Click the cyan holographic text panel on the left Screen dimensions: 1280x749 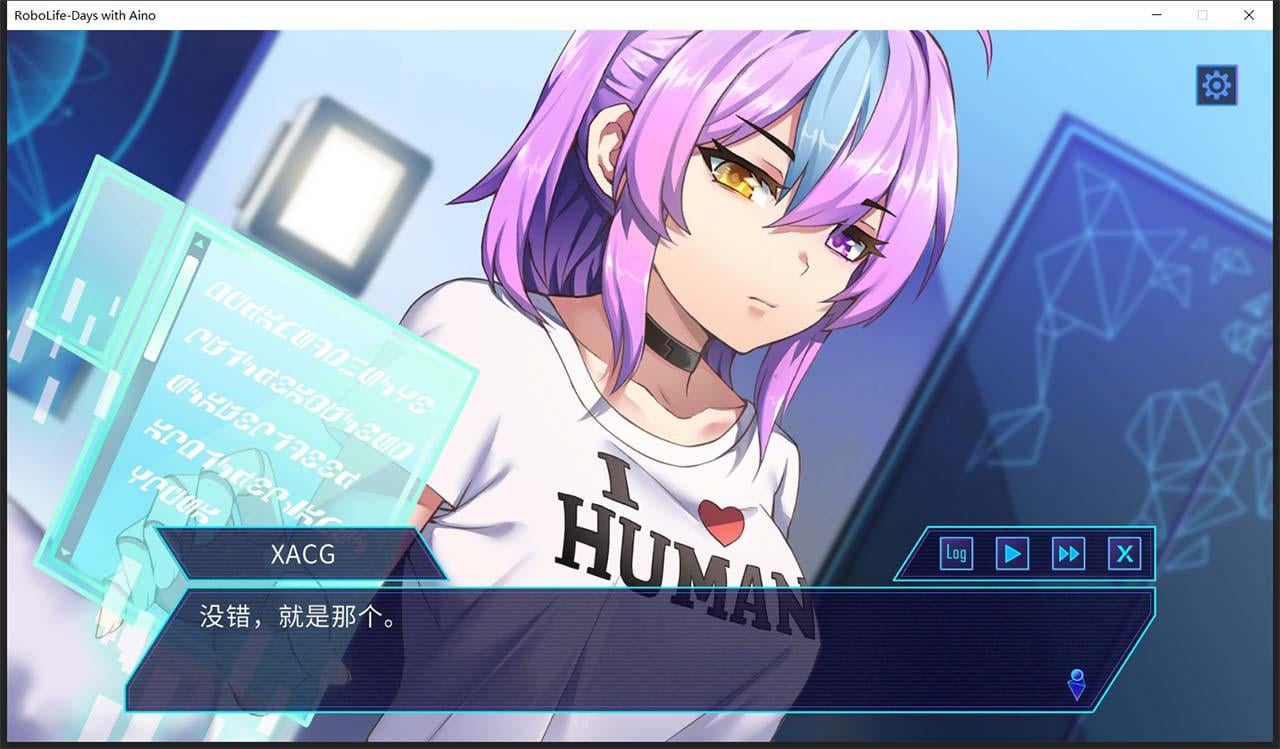pos(300,390)
